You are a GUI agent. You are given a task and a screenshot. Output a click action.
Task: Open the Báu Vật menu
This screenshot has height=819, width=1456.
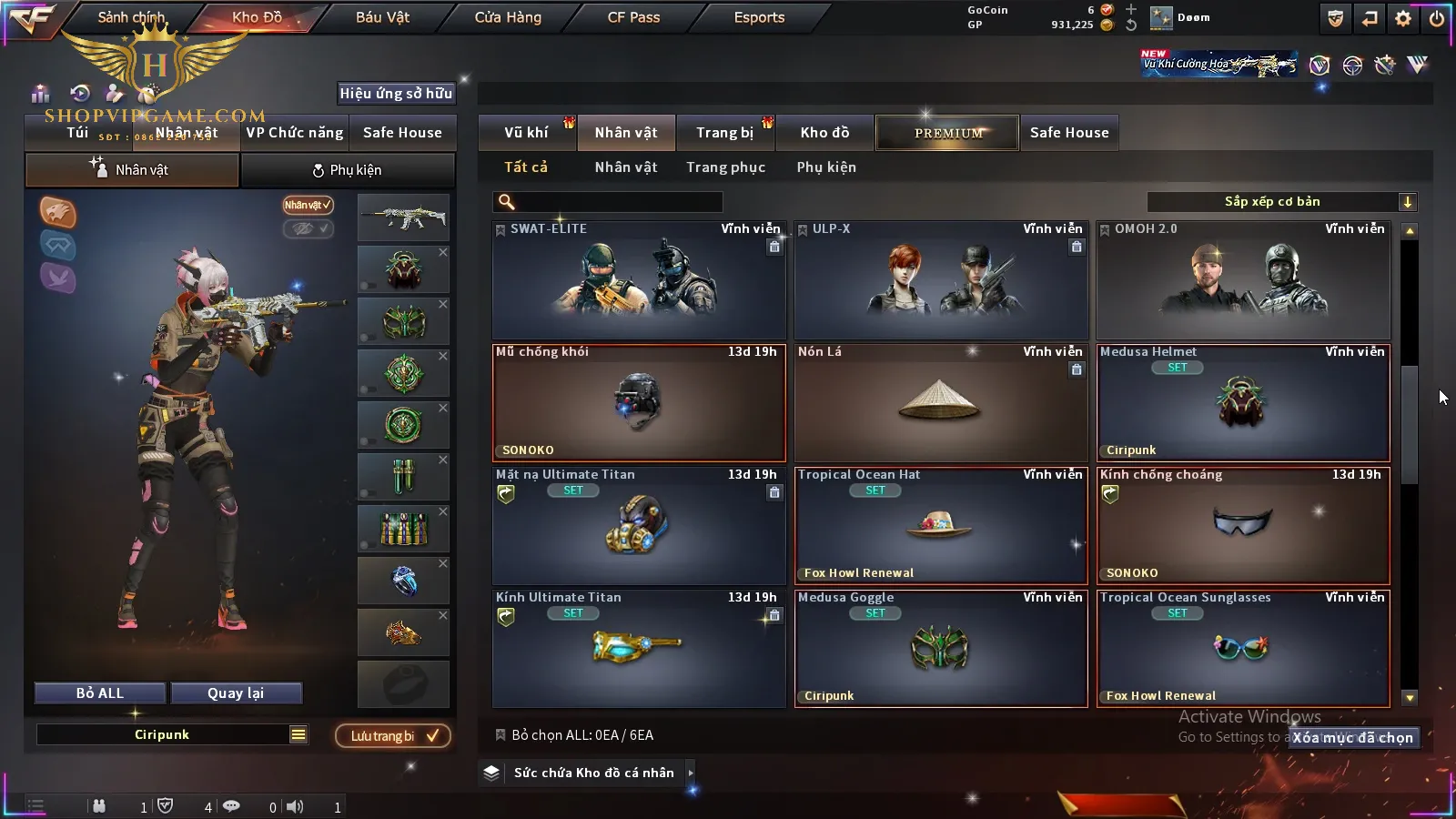[x=382, y=17]
